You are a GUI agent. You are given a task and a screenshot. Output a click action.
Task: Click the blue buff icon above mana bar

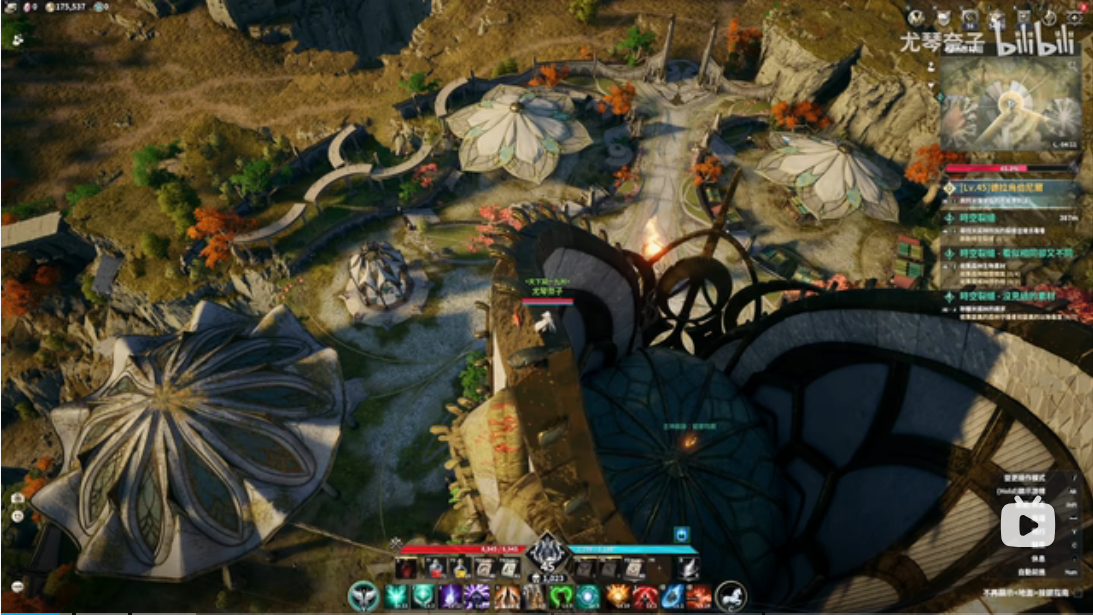click(682, 534)
